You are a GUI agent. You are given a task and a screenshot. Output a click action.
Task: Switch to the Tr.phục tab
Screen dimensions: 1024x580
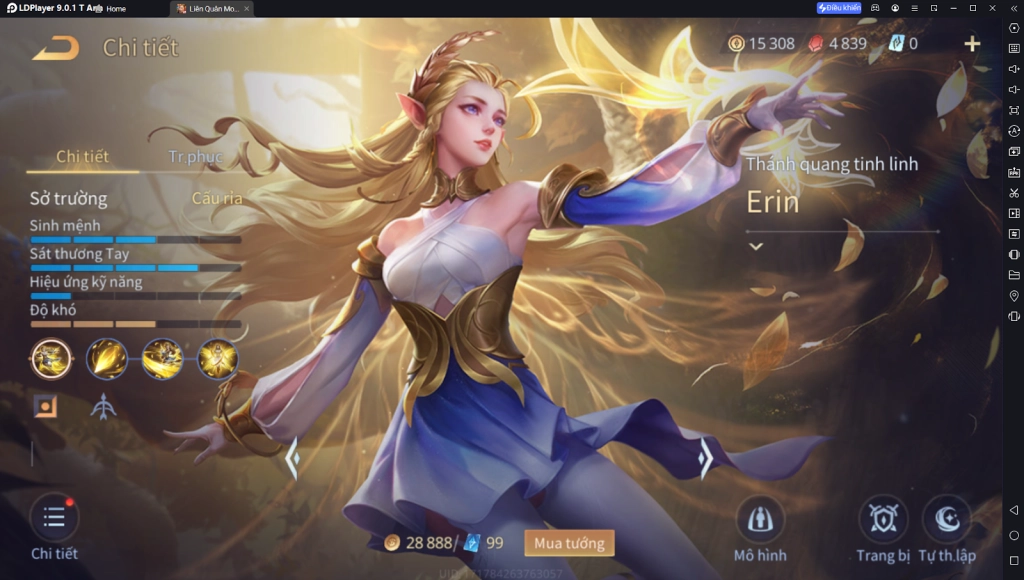195,157
